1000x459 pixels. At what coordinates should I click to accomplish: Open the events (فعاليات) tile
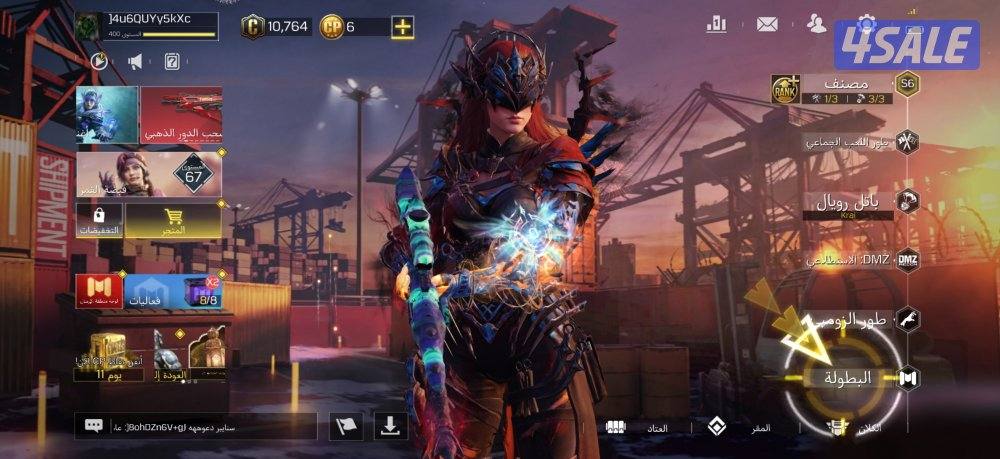click(151, 291)
